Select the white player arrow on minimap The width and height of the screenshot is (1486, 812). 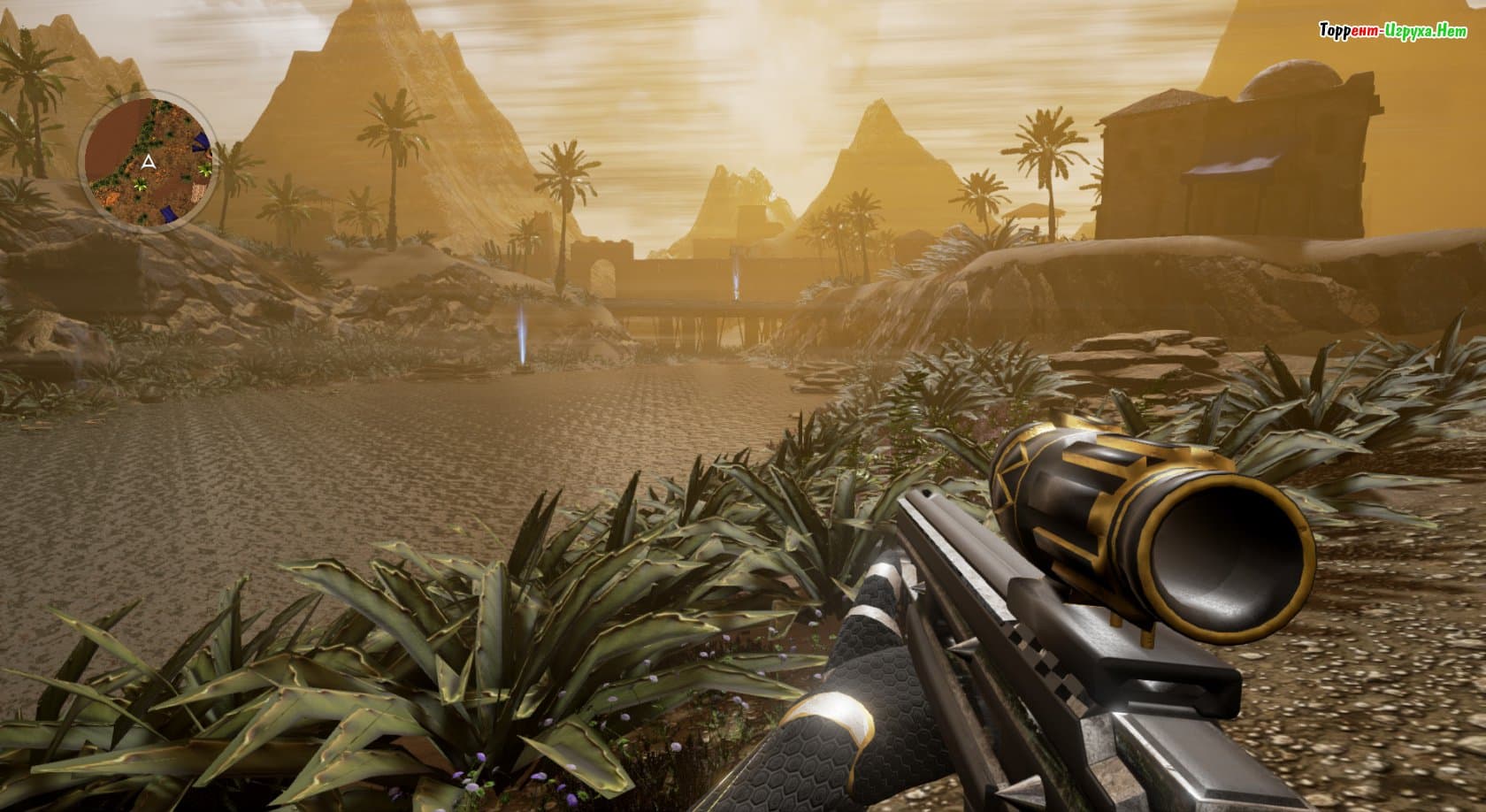pyautogui.click(x=149, y=162)
